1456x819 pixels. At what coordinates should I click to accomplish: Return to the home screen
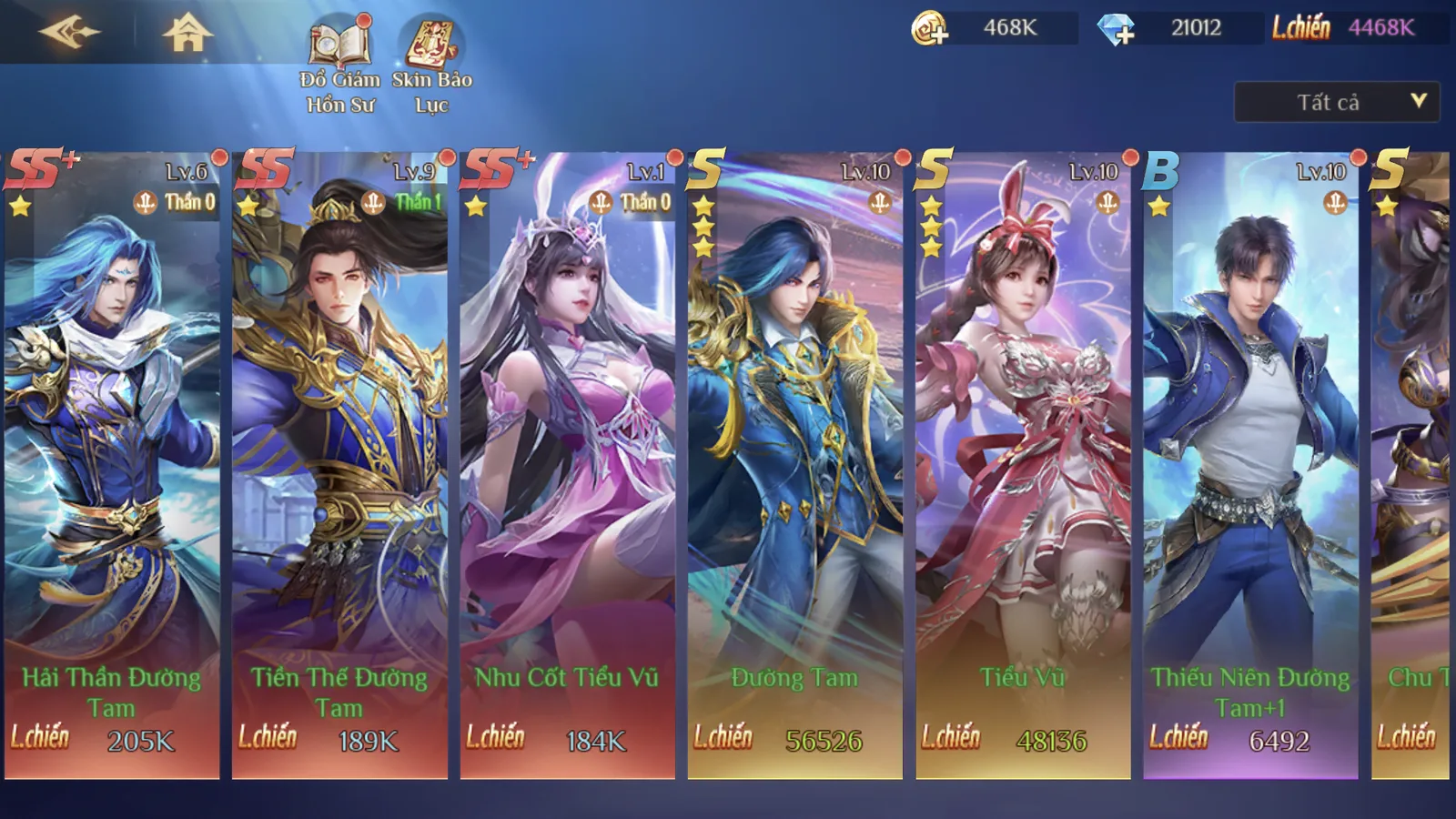187,33
